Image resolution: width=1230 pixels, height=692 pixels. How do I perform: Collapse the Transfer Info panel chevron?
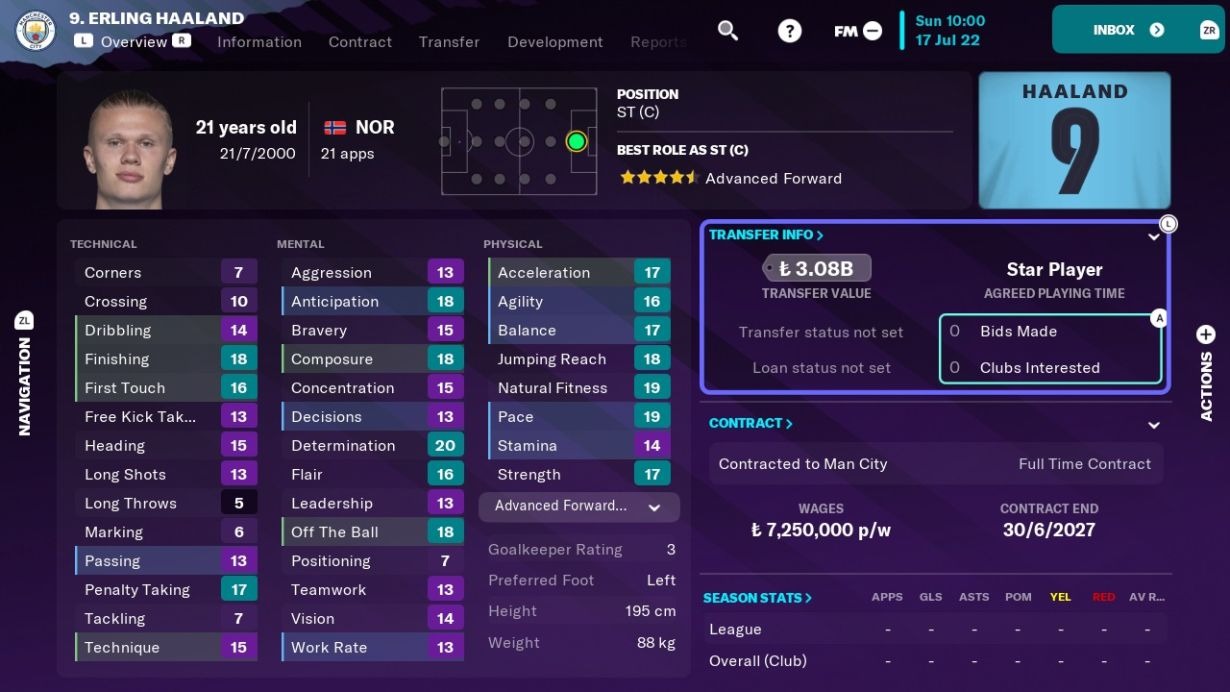[x=1153, y=238]
